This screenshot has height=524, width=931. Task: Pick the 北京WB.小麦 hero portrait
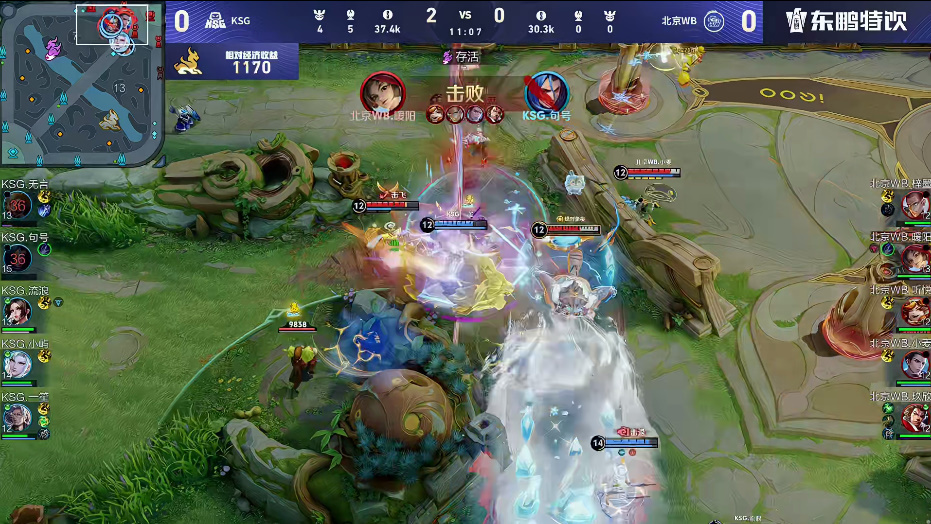tap(915, 365)
